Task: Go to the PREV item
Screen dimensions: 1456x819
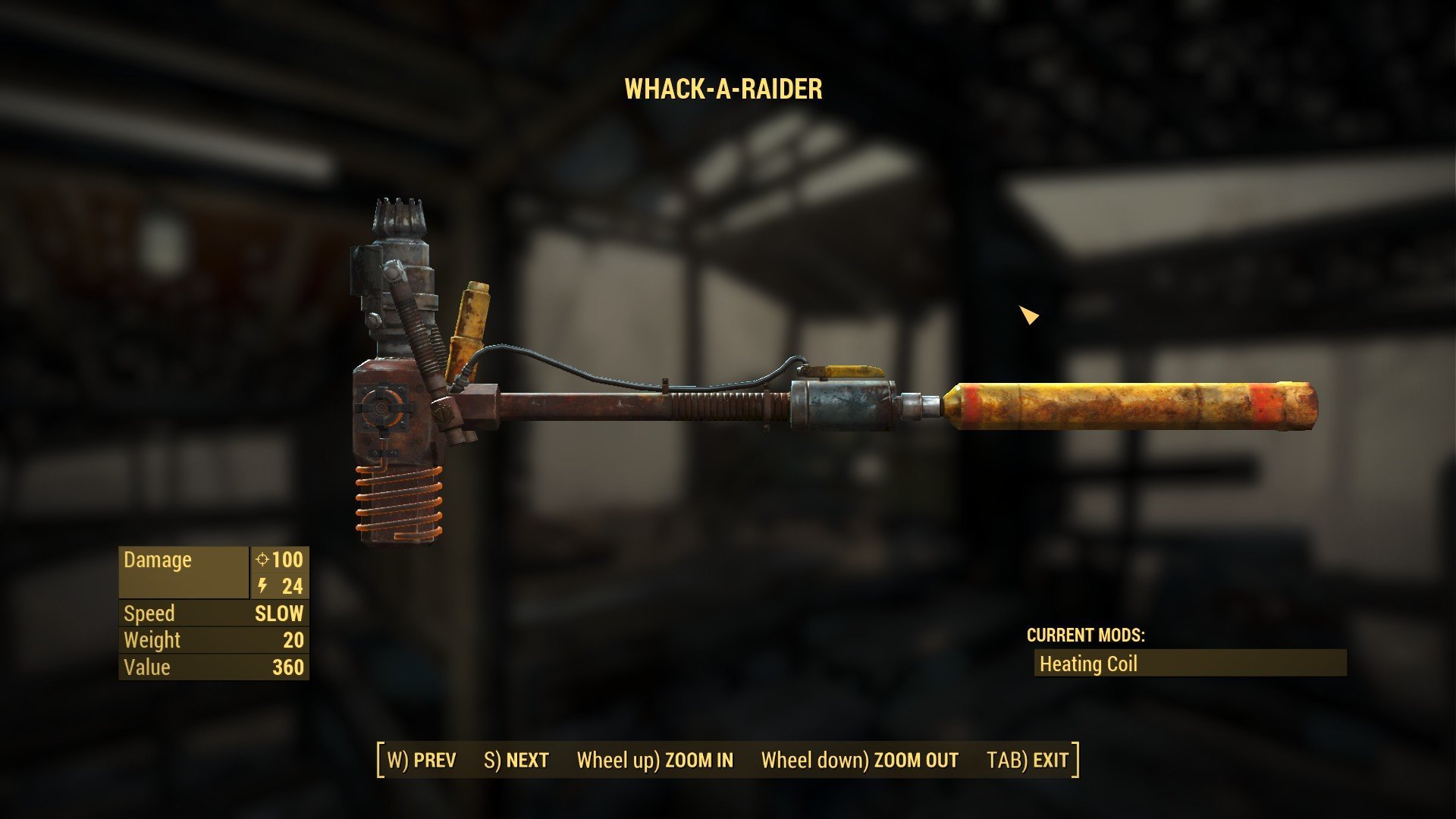Action: (422, 760)
